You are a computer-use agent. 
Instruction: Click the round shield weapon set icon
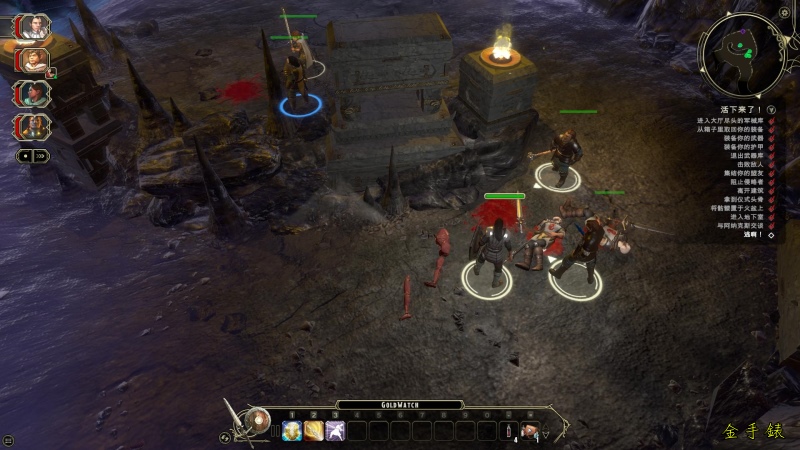point(259,418)
